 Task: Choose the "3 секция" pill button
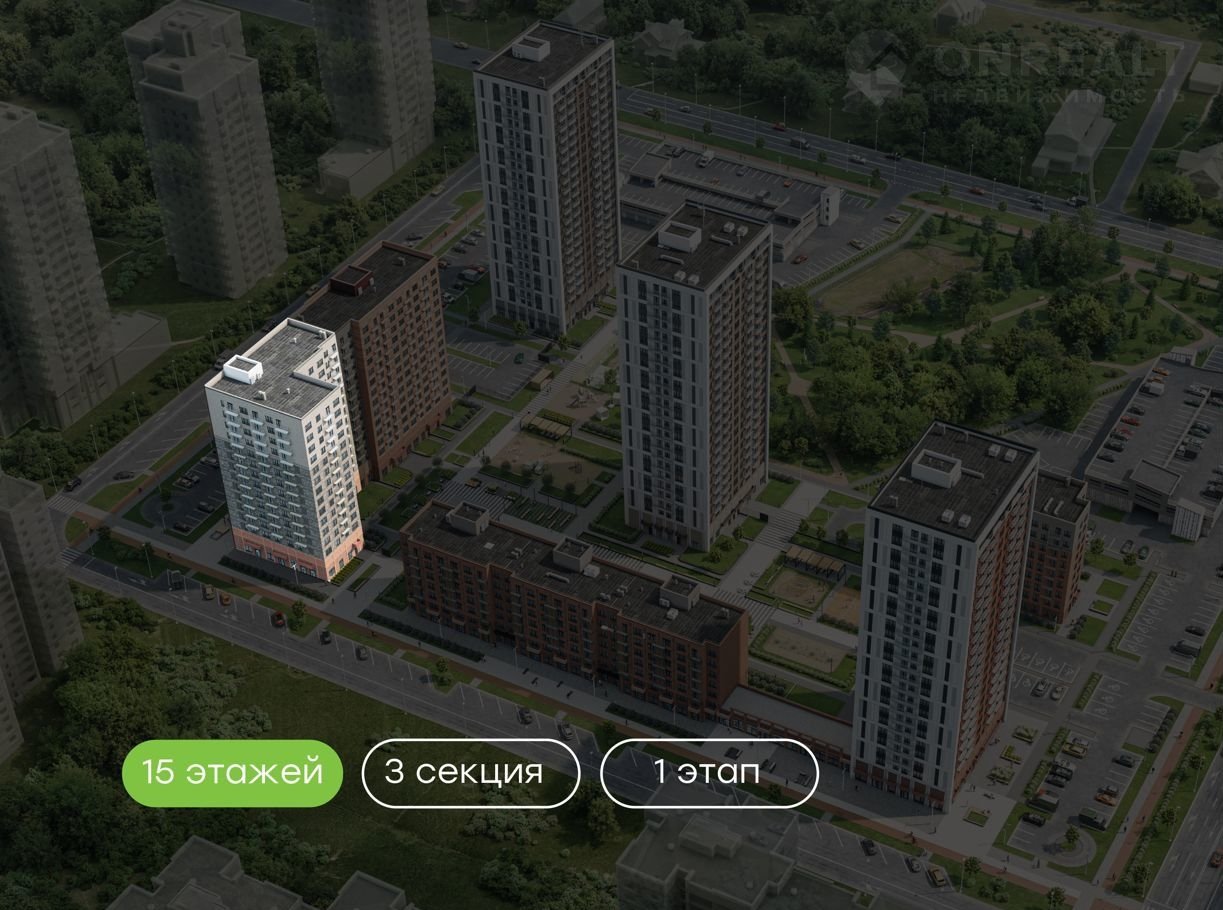click(470, 773)
